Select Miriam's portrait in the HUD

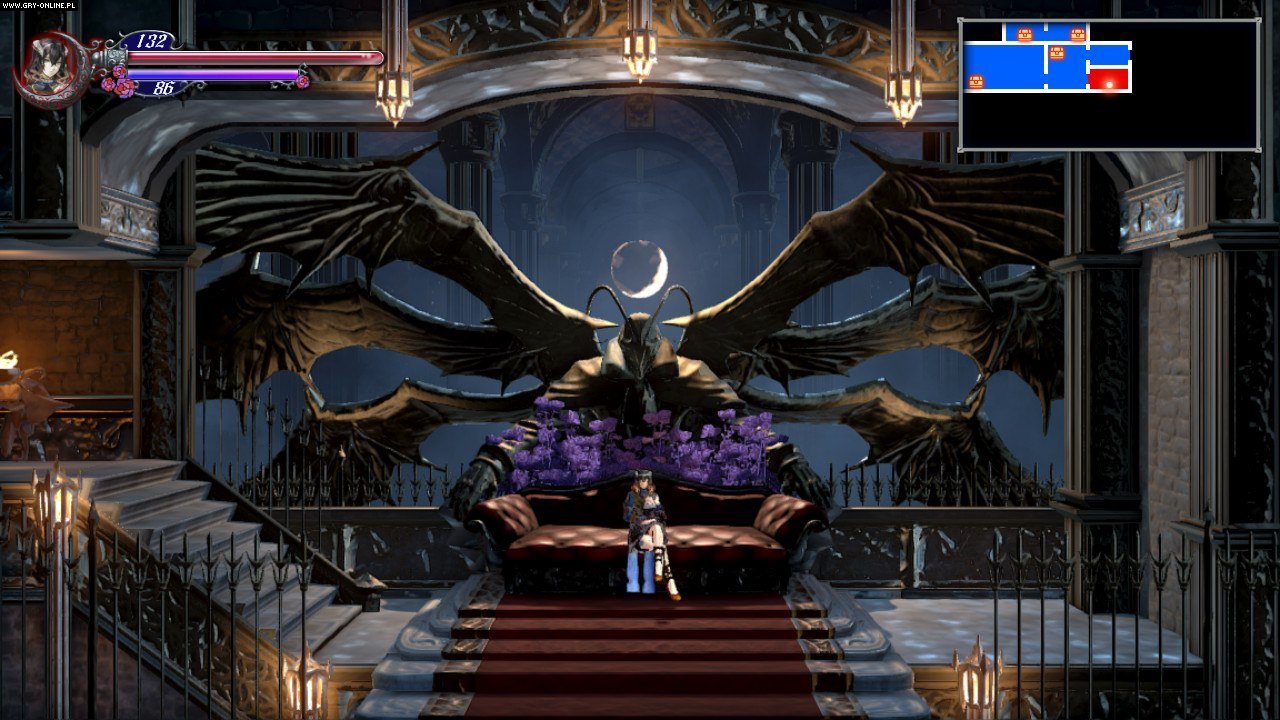(x=49, y=66)
